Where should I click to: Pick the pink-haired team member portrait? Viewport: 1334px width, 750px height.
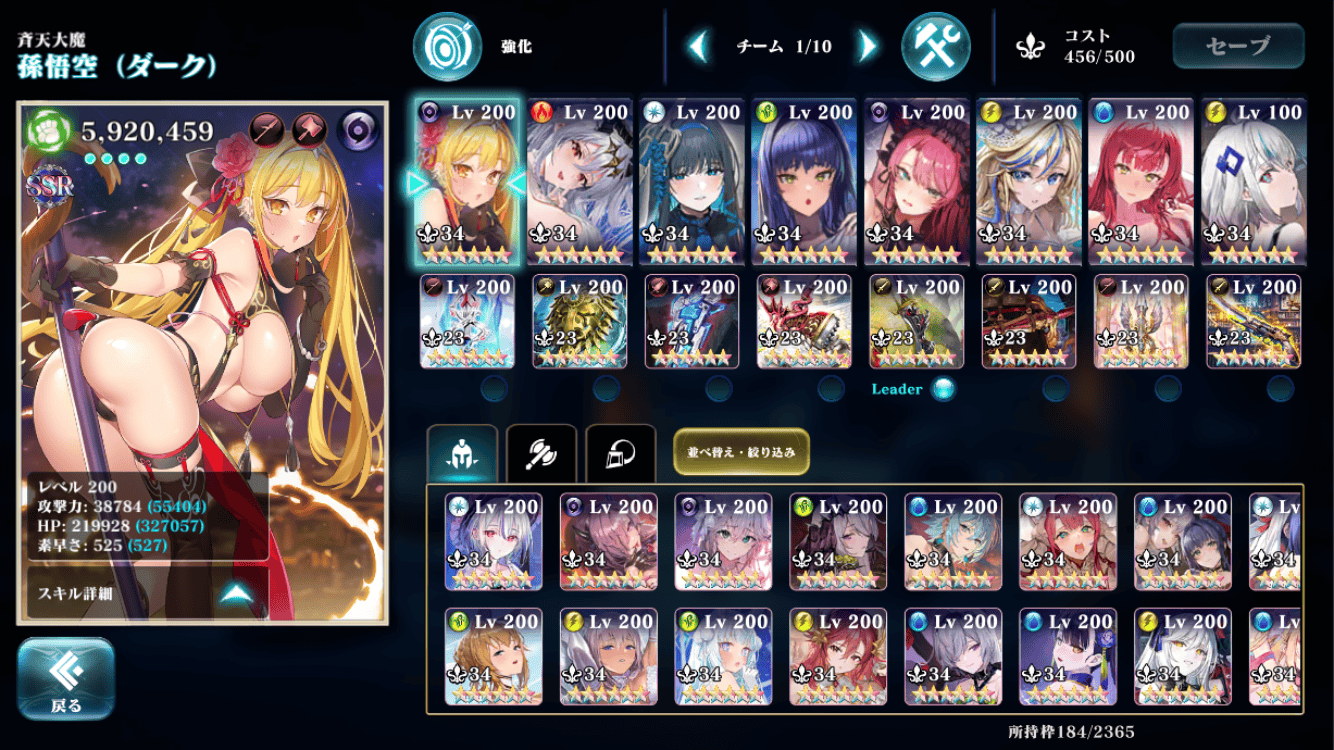[917, 182]
